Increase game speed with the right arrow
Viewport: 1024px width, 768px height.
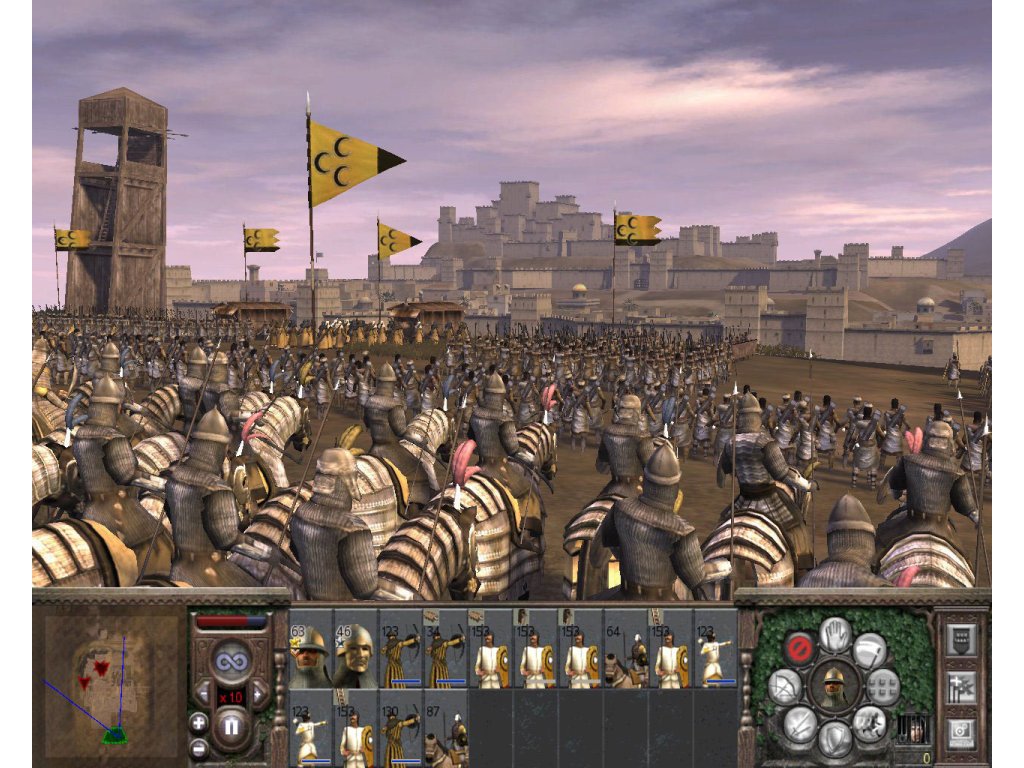[x=258, y=693]
